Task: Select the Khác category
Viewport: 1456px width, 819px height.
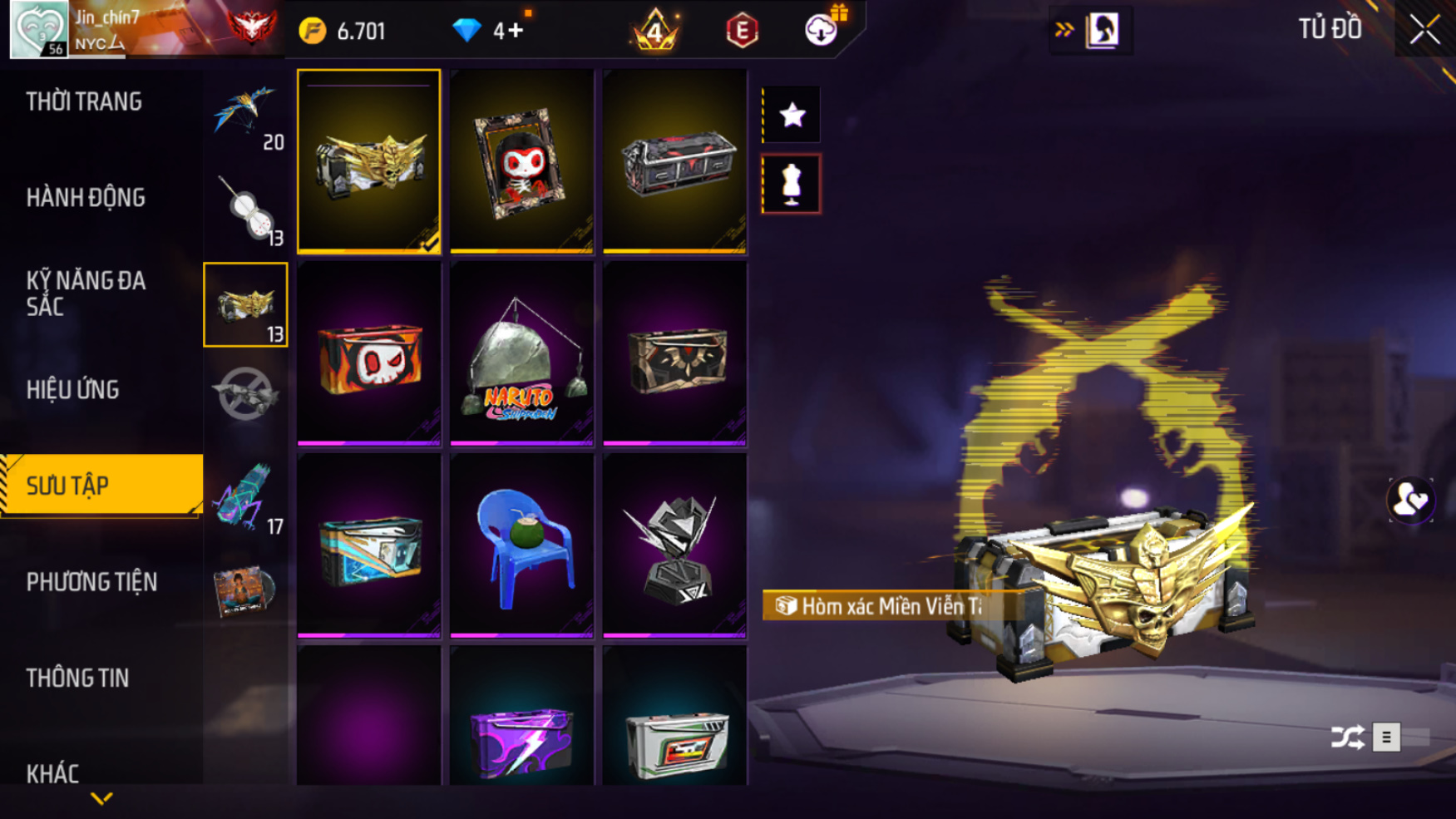Action: (52, 773)
